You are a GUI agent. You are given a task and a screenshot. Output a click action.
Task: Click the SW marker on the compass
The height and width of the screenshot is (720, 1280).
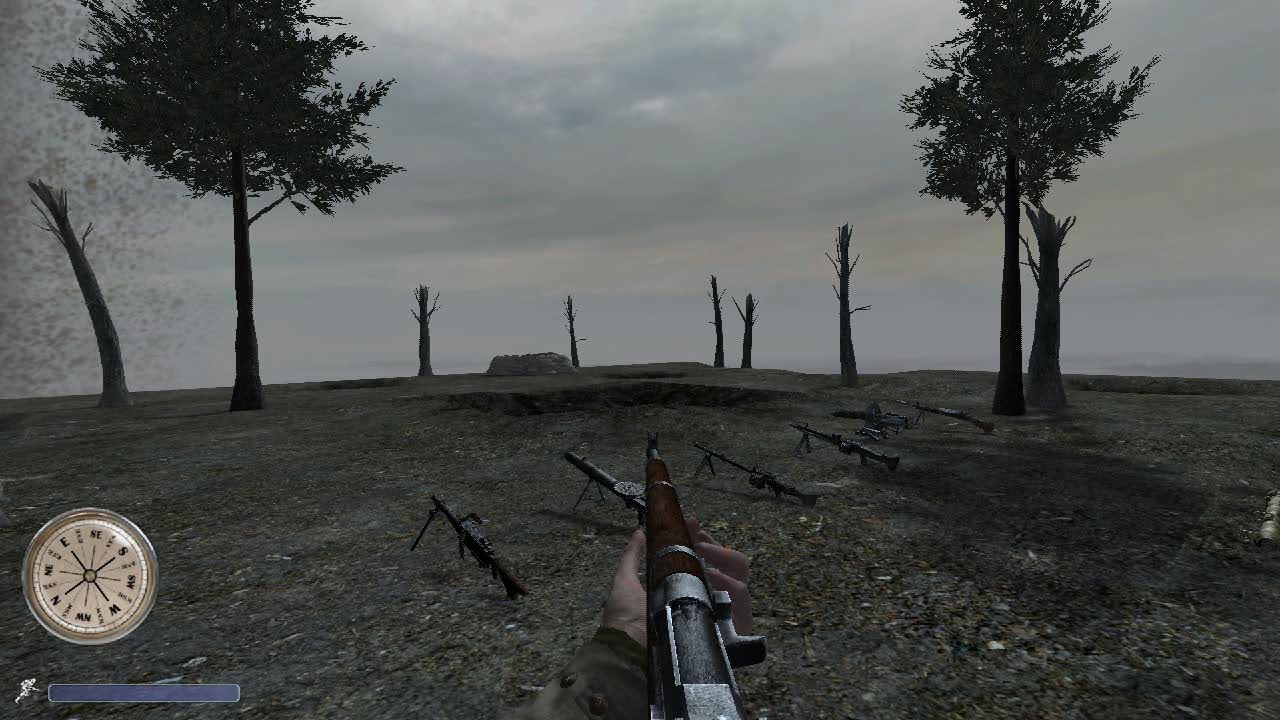pos(130,582)
